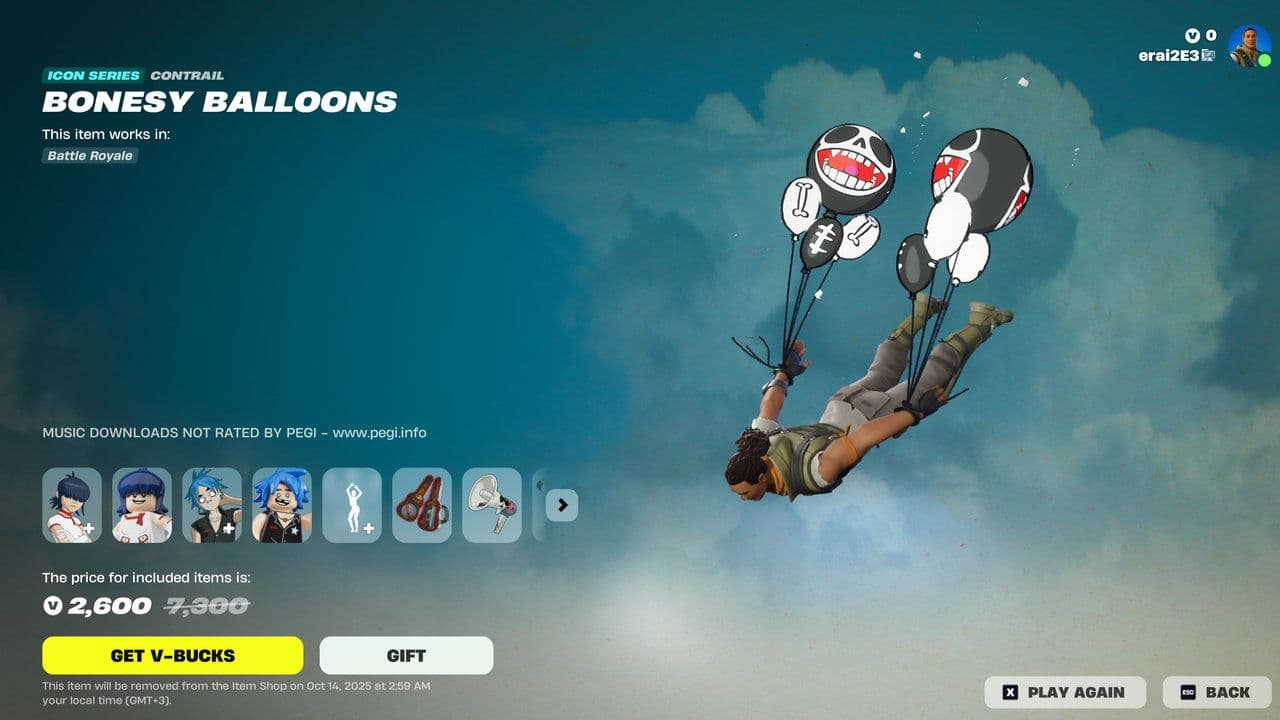Click the Contrail category label
Screen dimensions: 1280x720
coord(186,75)
